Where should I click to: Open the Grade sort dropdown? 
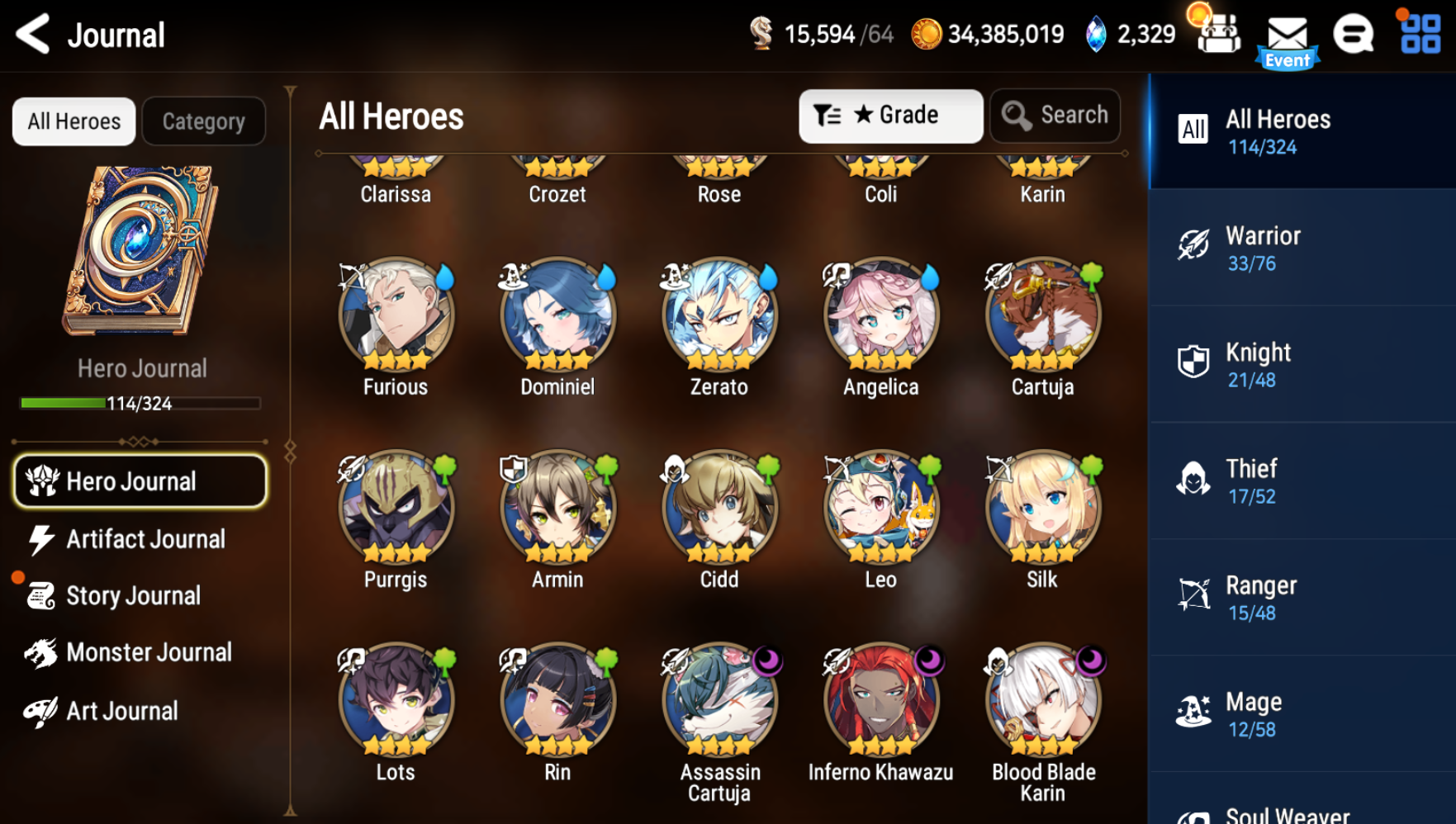890,116
